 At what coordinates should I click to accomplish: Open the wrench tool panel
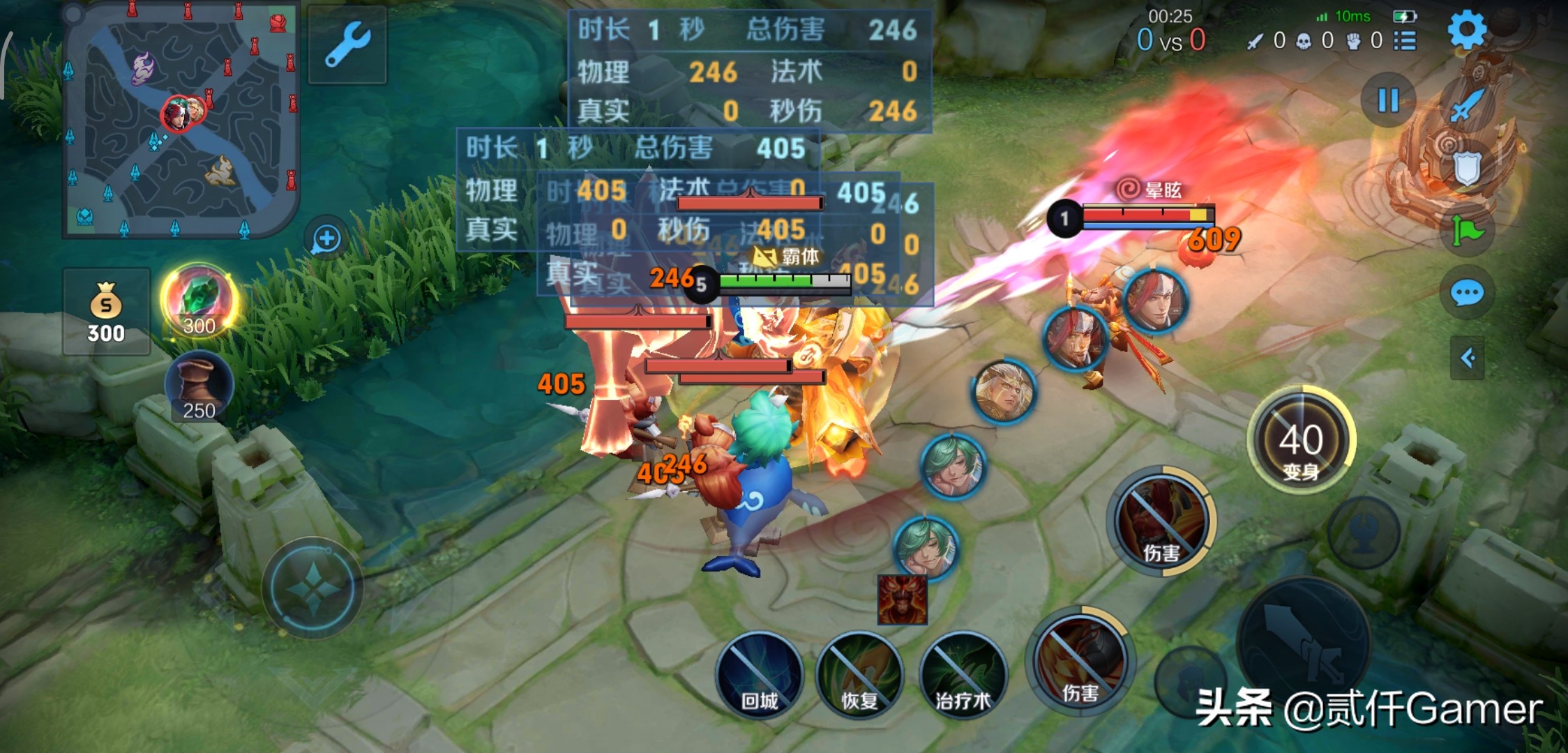pyautogui.click(x=347, y=44)
